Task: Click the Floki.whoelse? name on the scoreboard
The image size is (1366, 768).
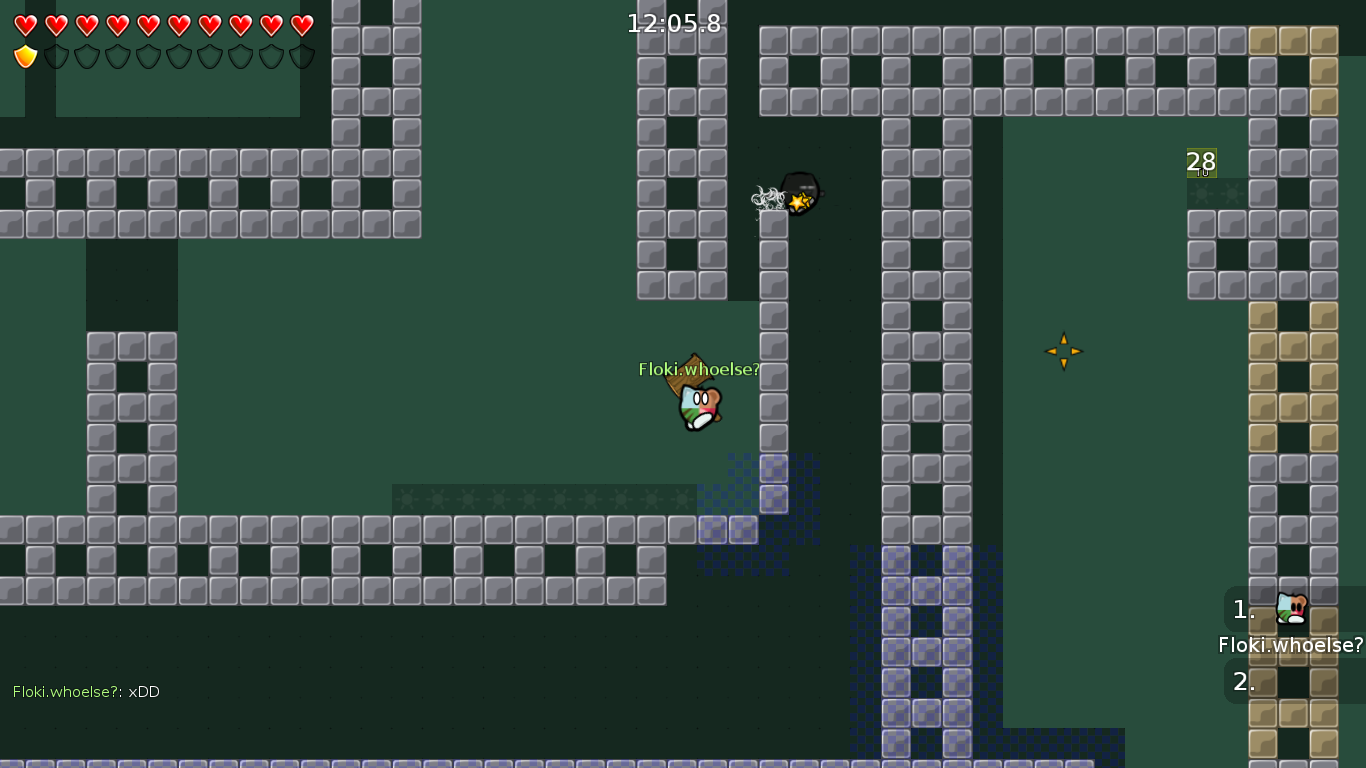Action: click(1291, 645)
